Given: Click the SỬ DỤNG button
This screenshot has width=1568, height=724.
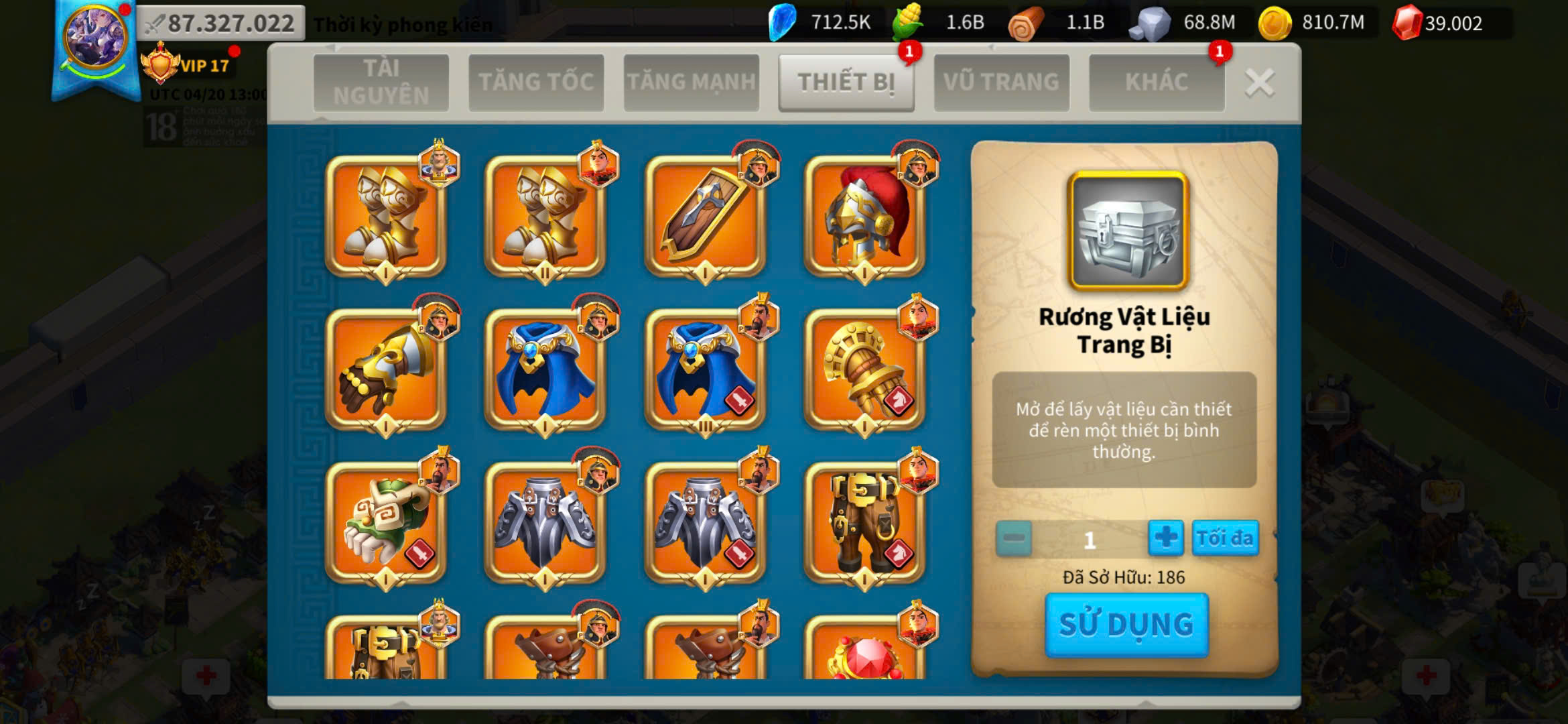Looking at the screenshot, I should (x=1126, y=625).
